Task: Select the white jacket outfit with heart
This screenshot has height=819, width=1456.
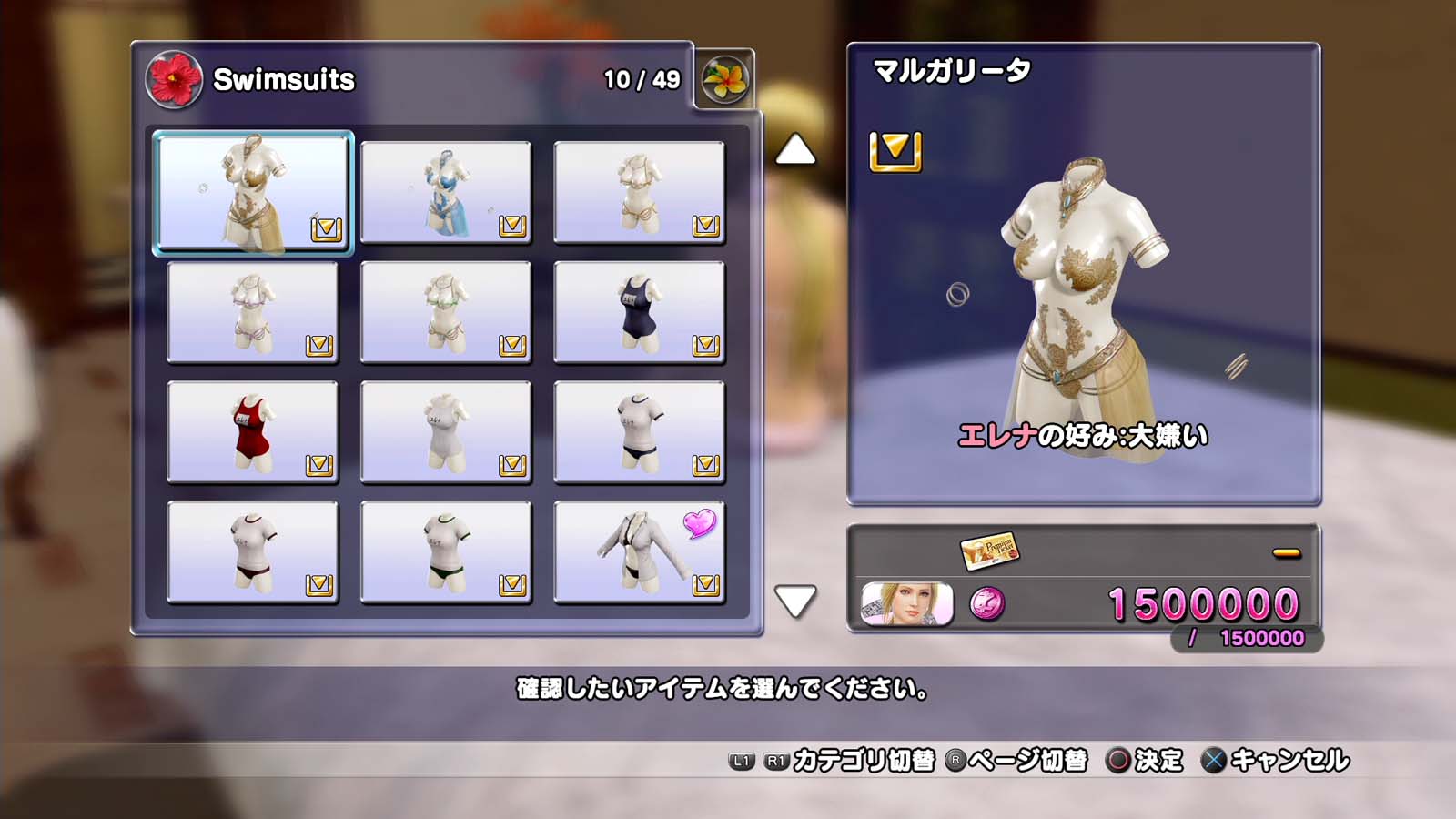Action: pos(639,552)
